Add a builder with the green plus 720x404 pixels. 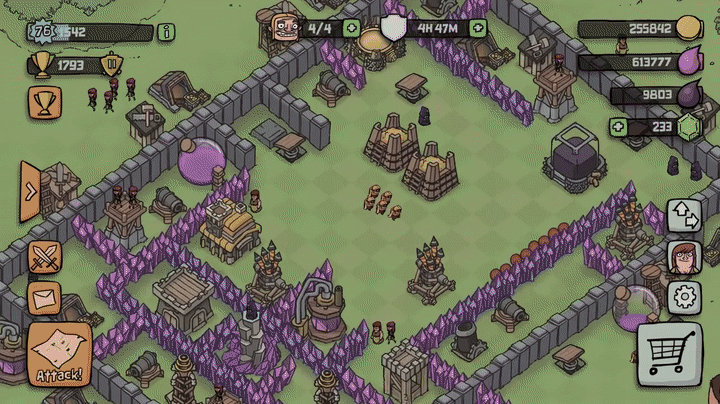[x=352, y=28]
